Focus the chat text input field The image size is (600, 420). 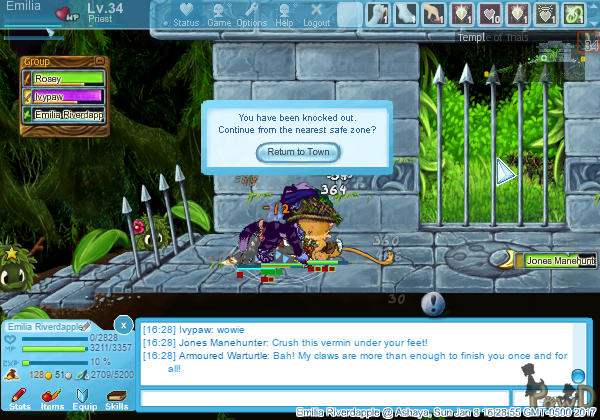coord(325,398)
